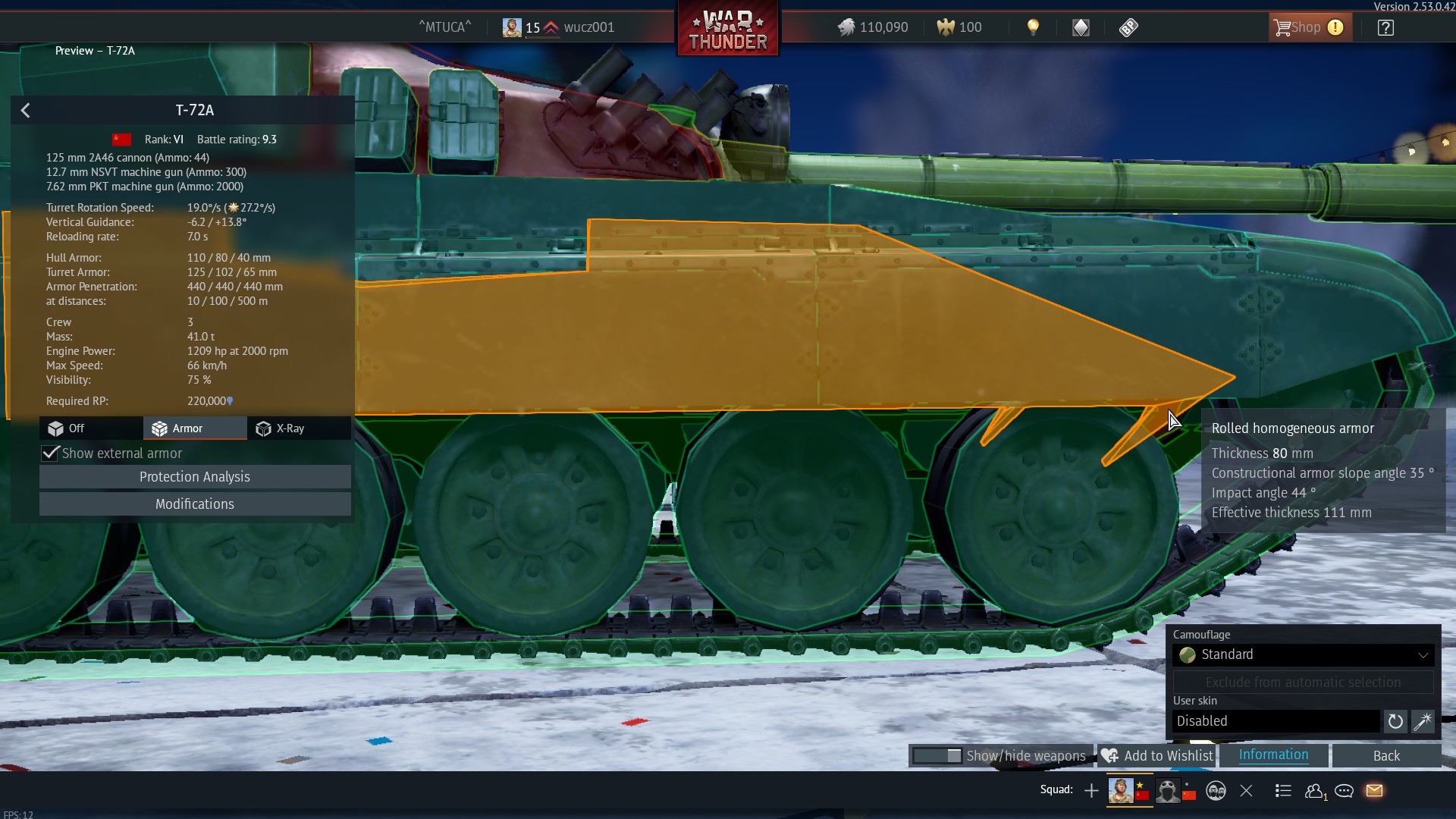This screenshot has width=1456, height=819.
Task: Expand Exclude from automatic selection option
Action: [1302, 682]
